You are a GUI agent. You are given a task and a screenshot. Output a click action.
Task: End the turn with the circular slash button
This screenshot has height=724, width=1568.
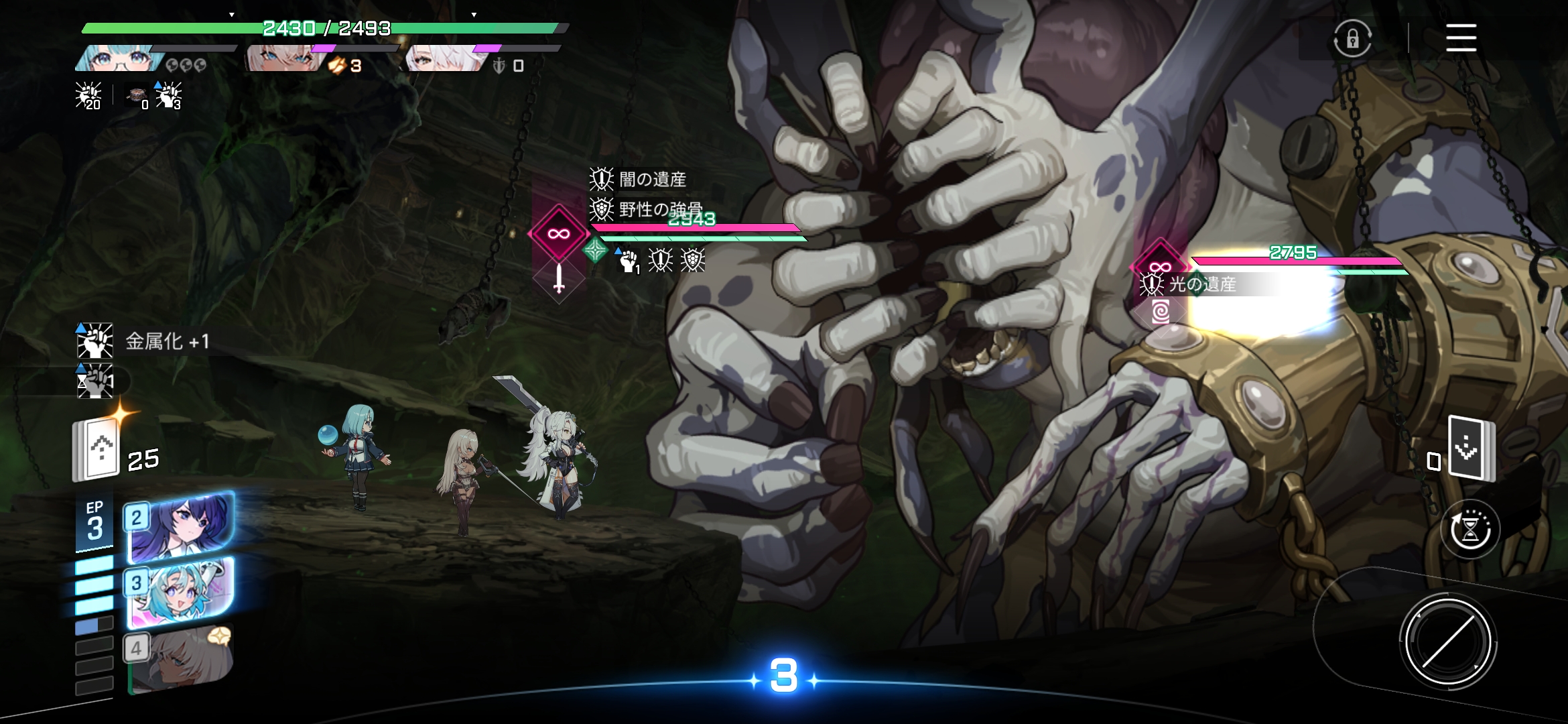pos(1447,642)
